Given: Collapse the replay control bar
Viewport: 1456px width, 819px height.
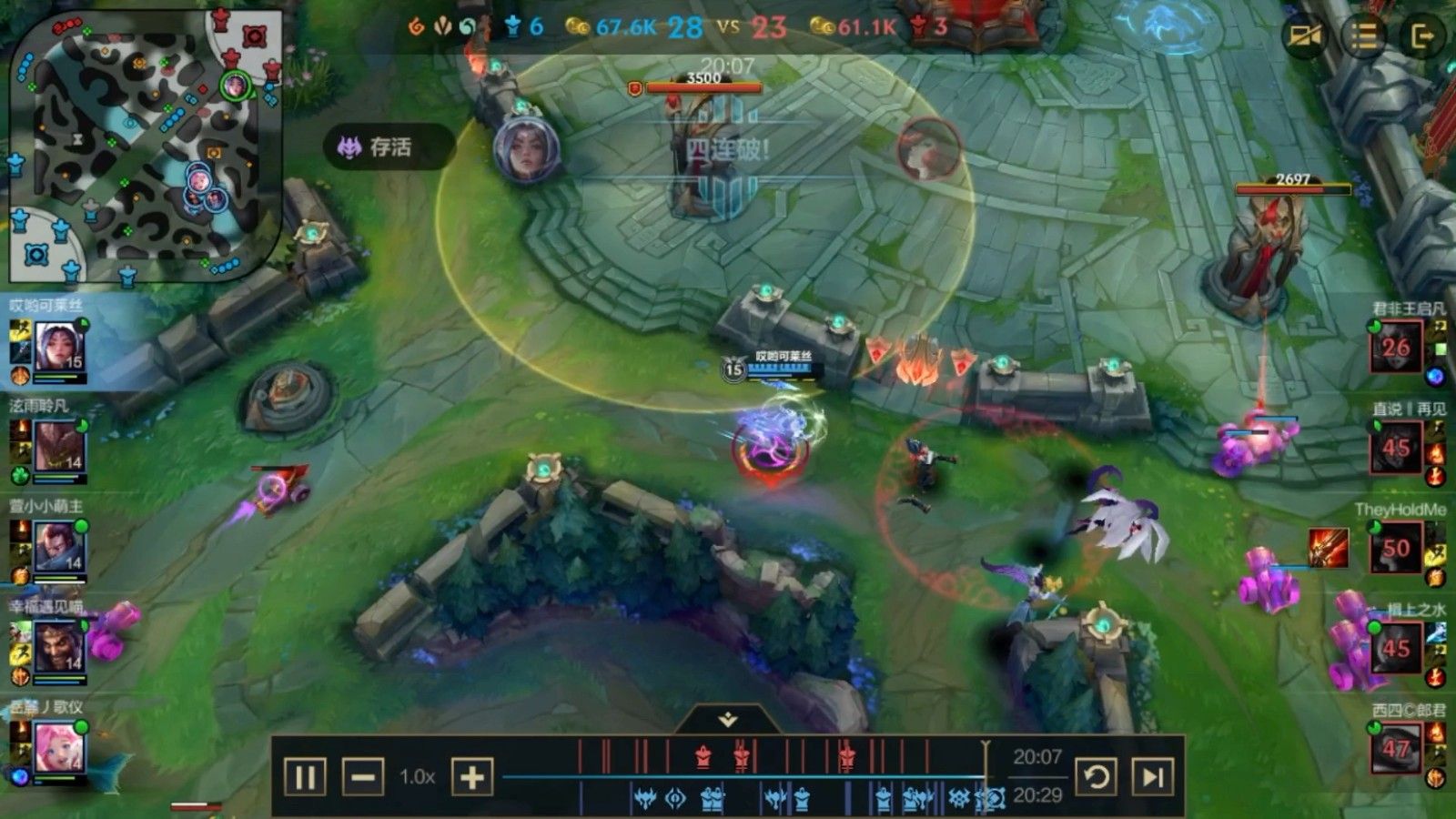Looking at the screenshot, I should [x=727, y=720].
